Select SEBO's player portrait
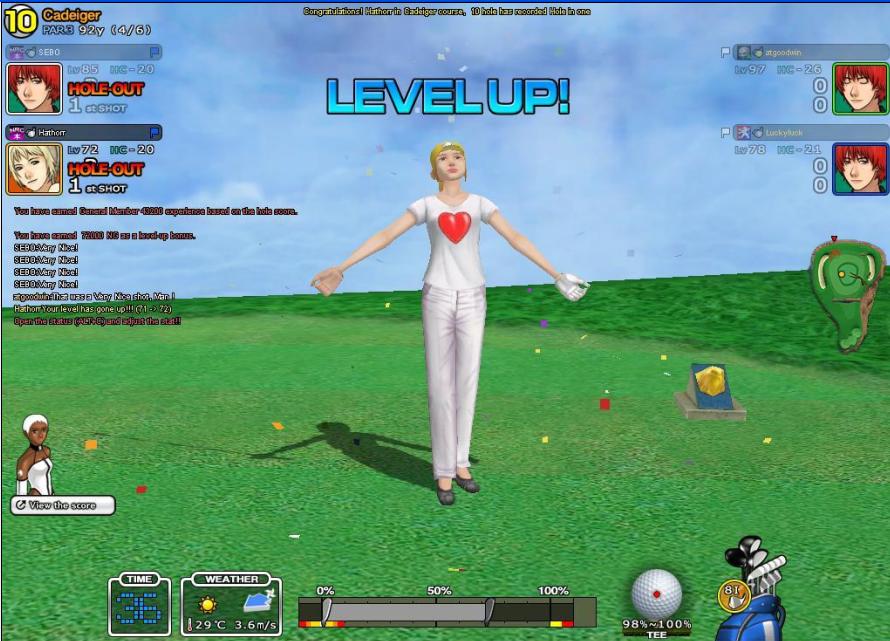The image size is (890, 641). (x=34, y=89)
